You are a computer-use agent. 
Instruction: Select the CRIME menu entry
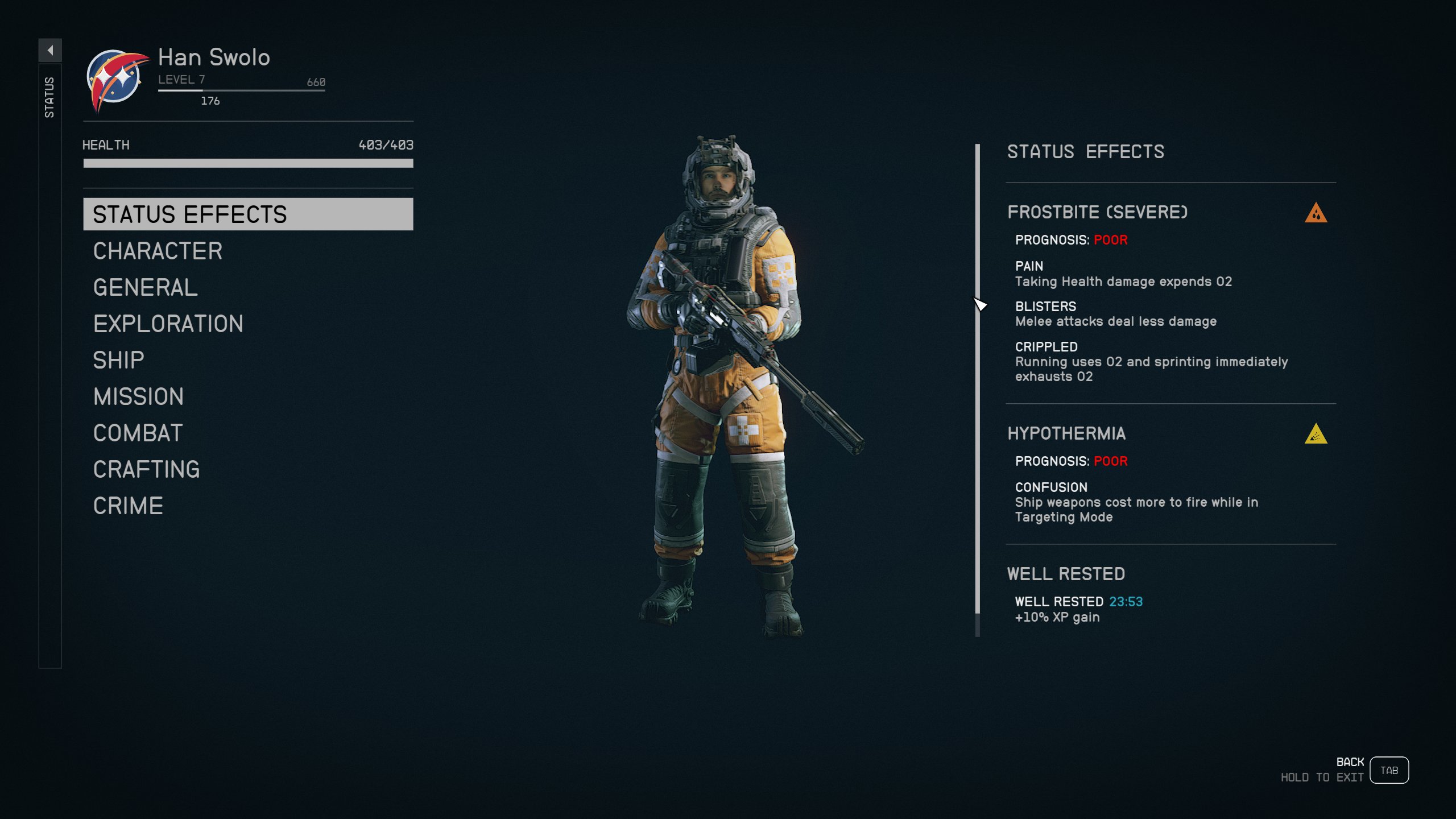[127, 504]
